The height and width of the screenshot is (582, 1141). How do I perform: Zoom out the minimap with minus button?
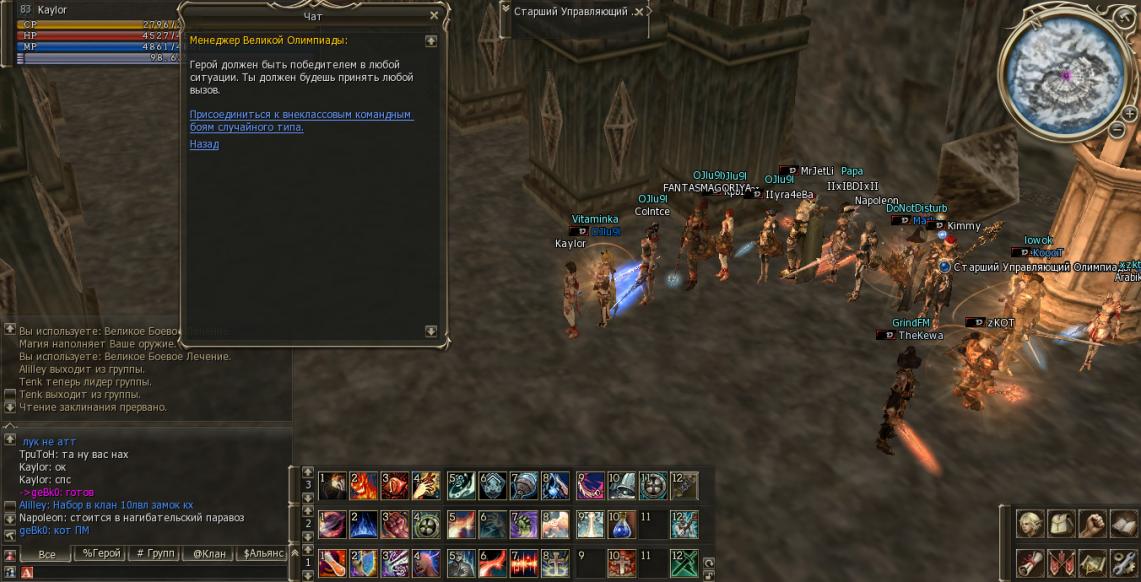(1117, 128)
